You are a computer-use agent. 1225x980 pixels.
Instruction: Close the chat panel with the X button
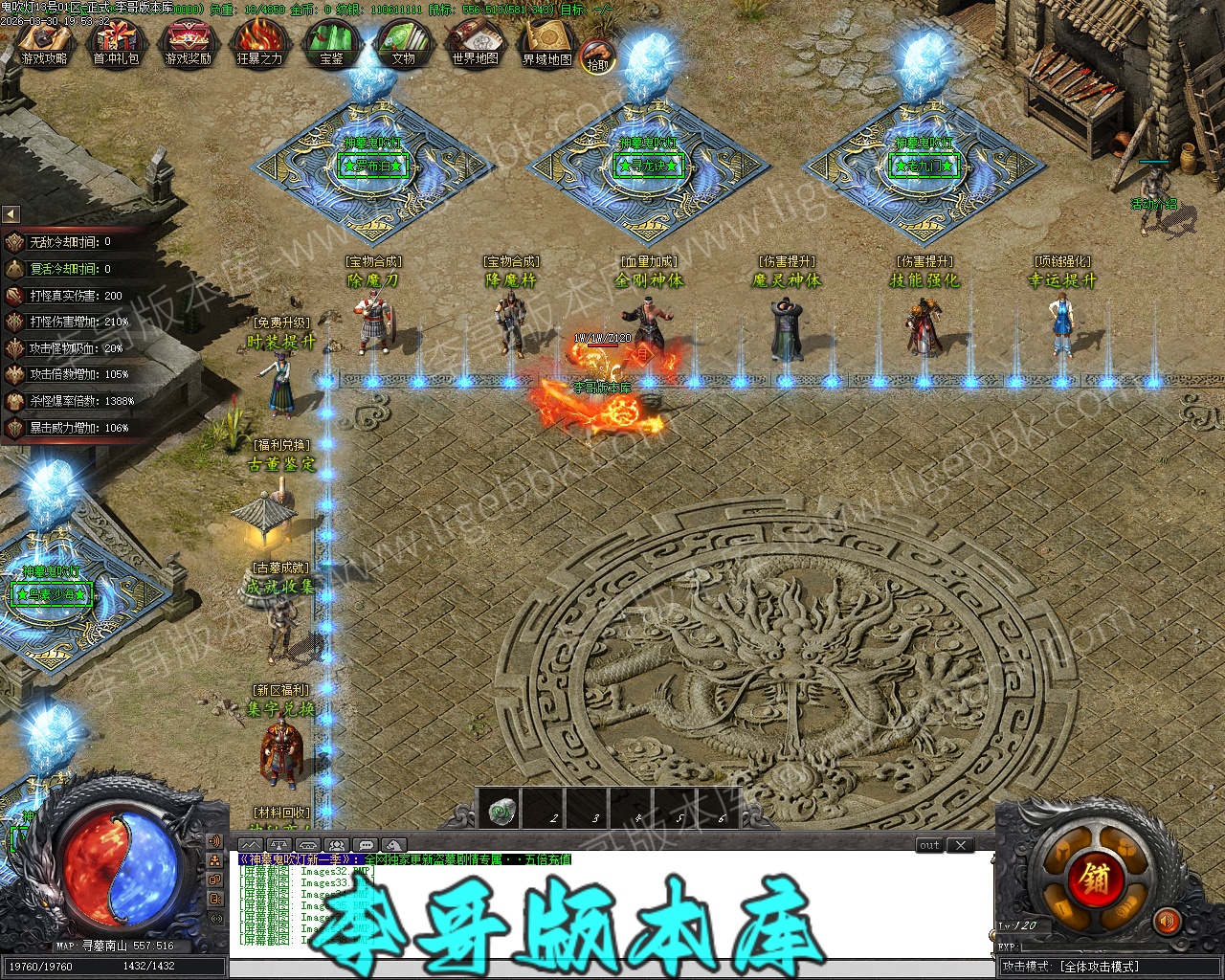pyautogui.click(x=961, y=845)
